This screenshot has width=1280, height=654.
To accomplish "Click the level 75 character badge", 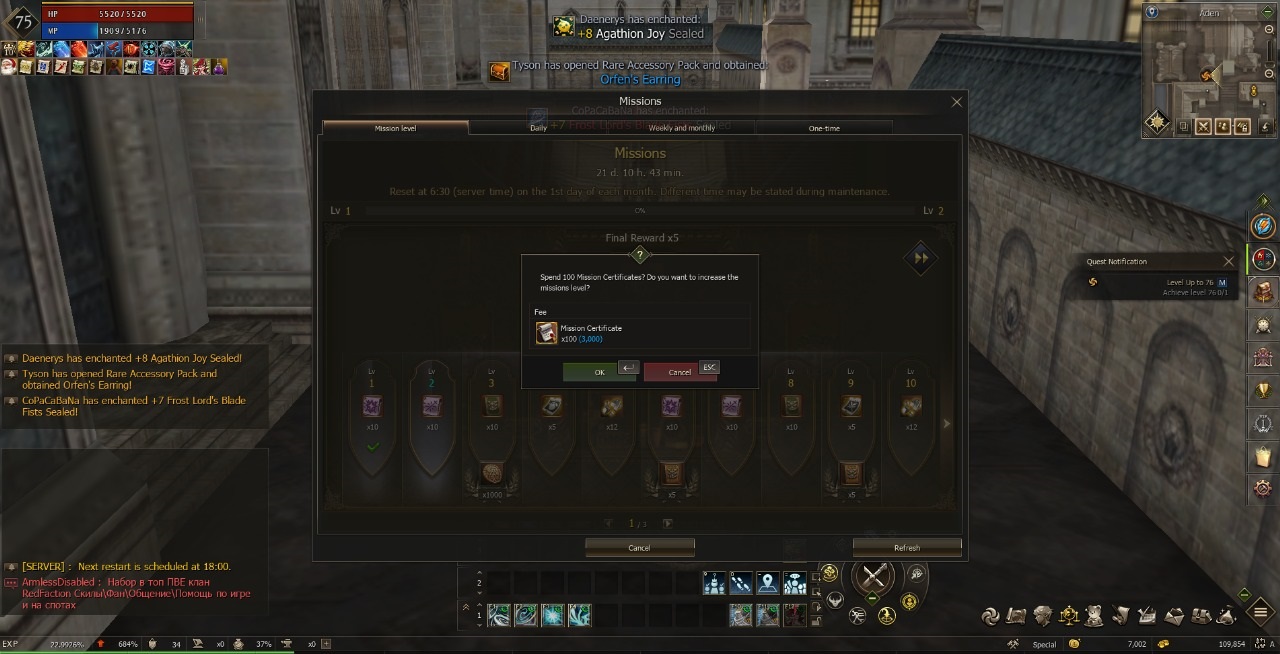I will [x=22, y=24].
